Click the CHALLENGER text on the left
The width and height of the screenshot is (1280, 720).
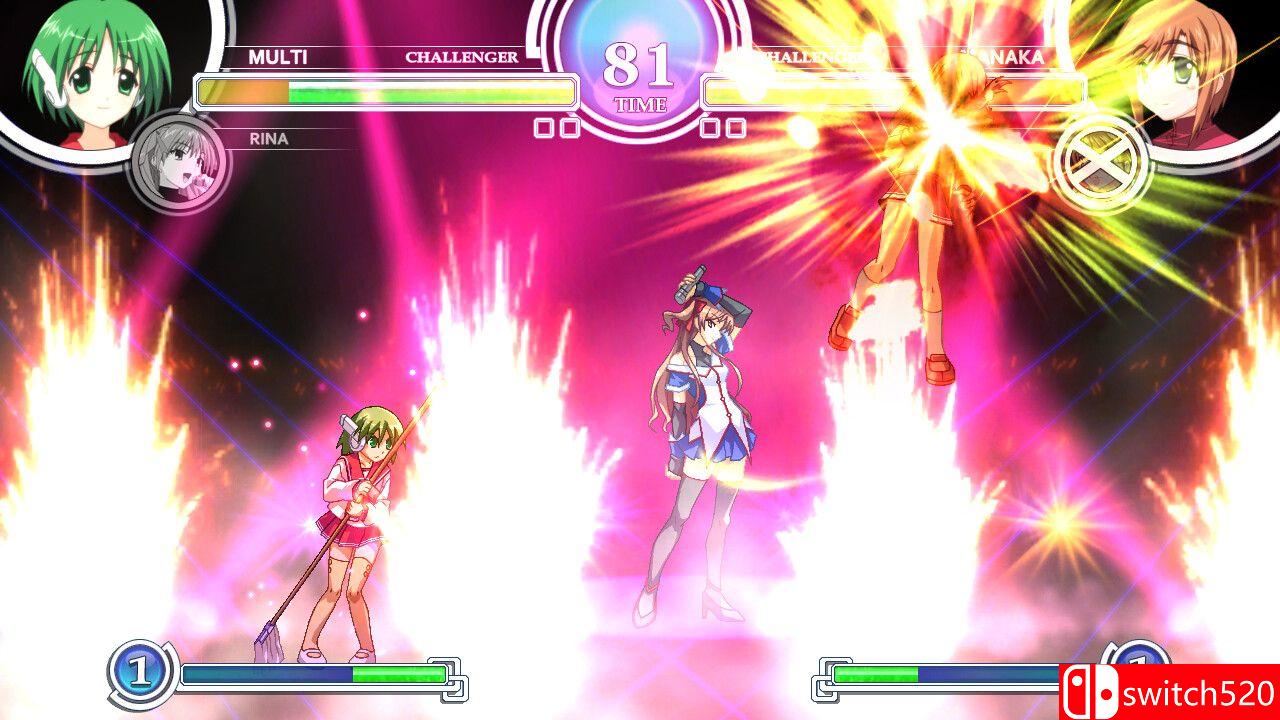click(461, 58)
